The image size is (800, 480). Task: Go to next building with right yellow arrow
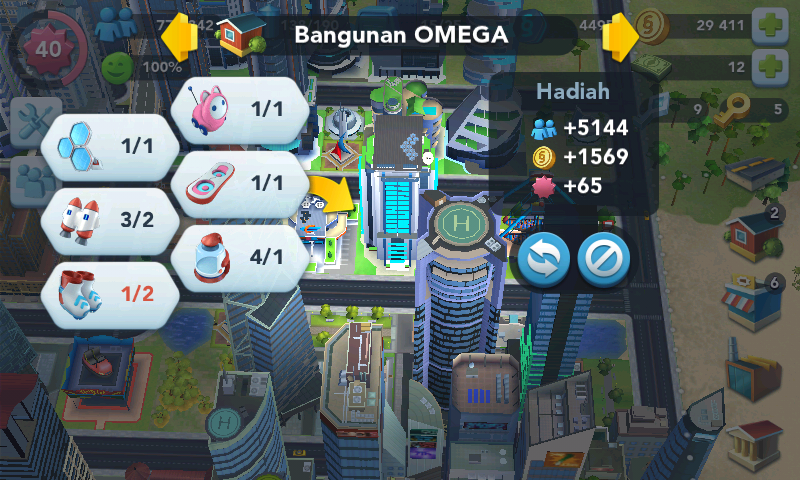pos(619,37)
